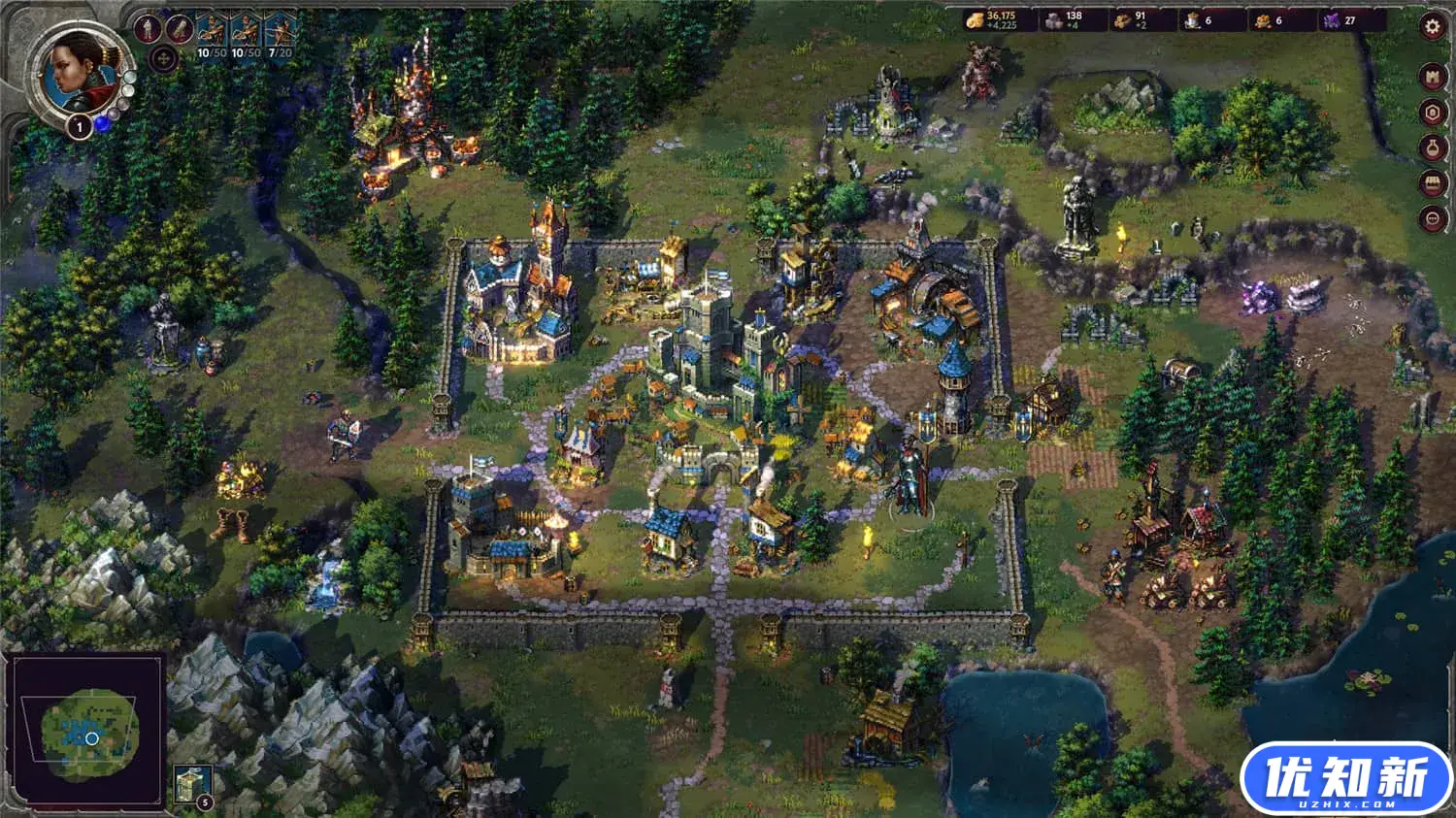Click the hexagon emblem side button
Image resolution: width=1456 pixels, height=818 pixels.
coord(1433,113)
